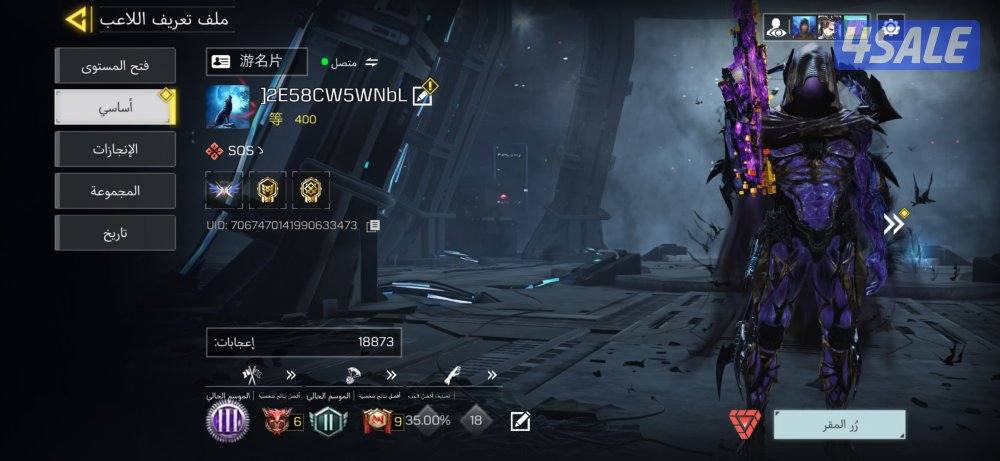Edit the player name with pencil icon
The height and width of the screenshot is (461, 1000).
click(422, 96)
